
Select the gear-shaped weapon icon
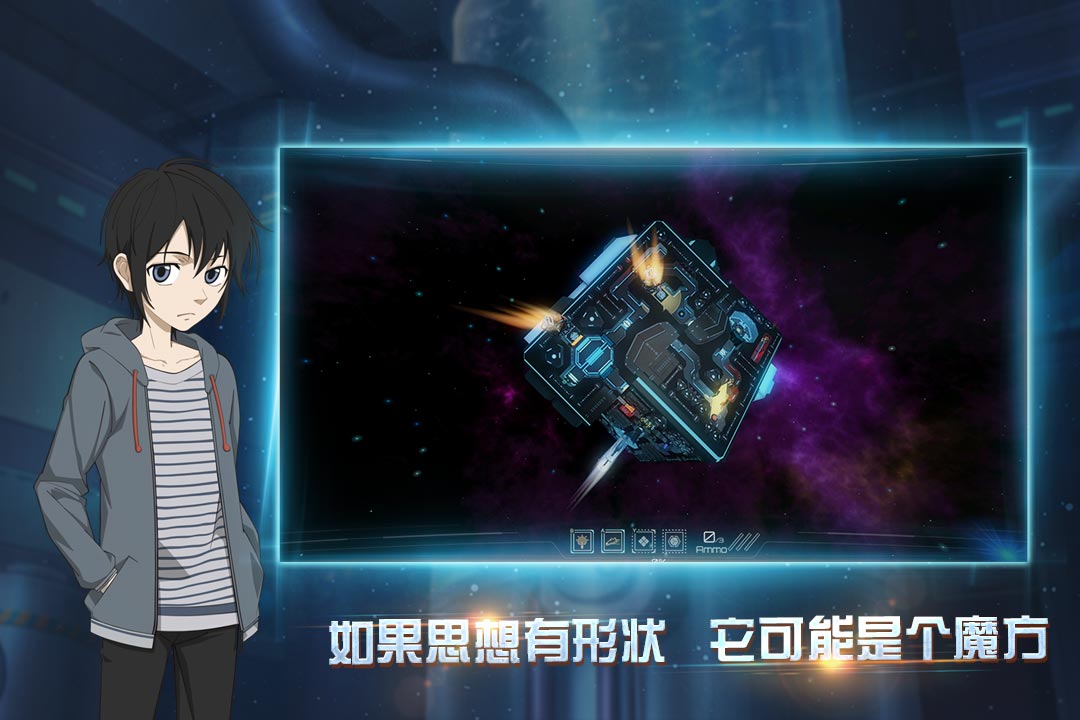tap(582, 541)
